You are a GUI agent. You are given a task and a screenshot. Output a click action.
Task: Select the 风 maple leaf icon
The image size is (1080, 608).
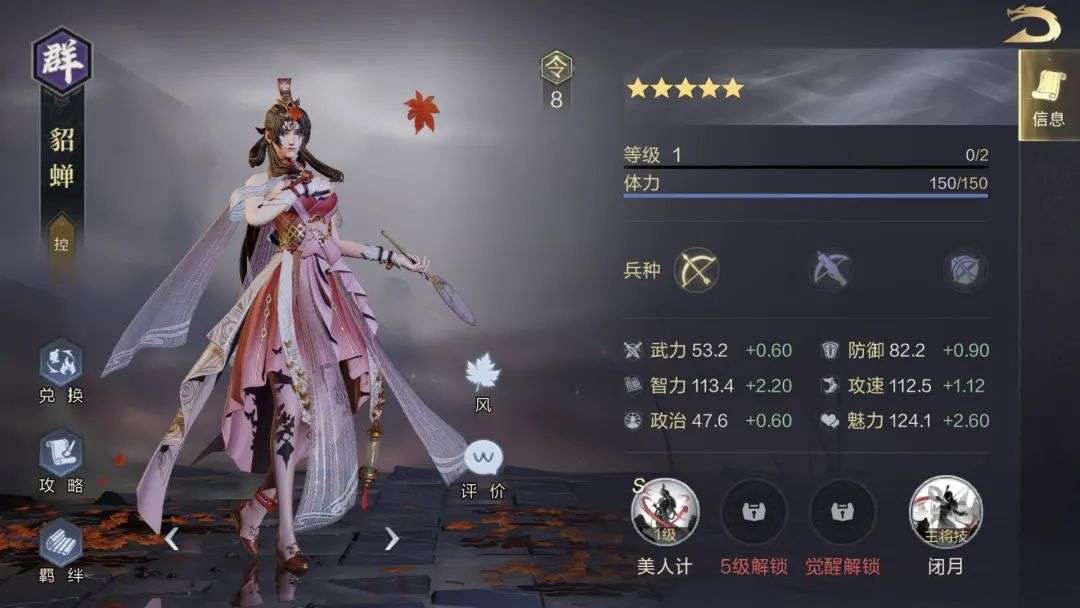[x=483, y=381]
